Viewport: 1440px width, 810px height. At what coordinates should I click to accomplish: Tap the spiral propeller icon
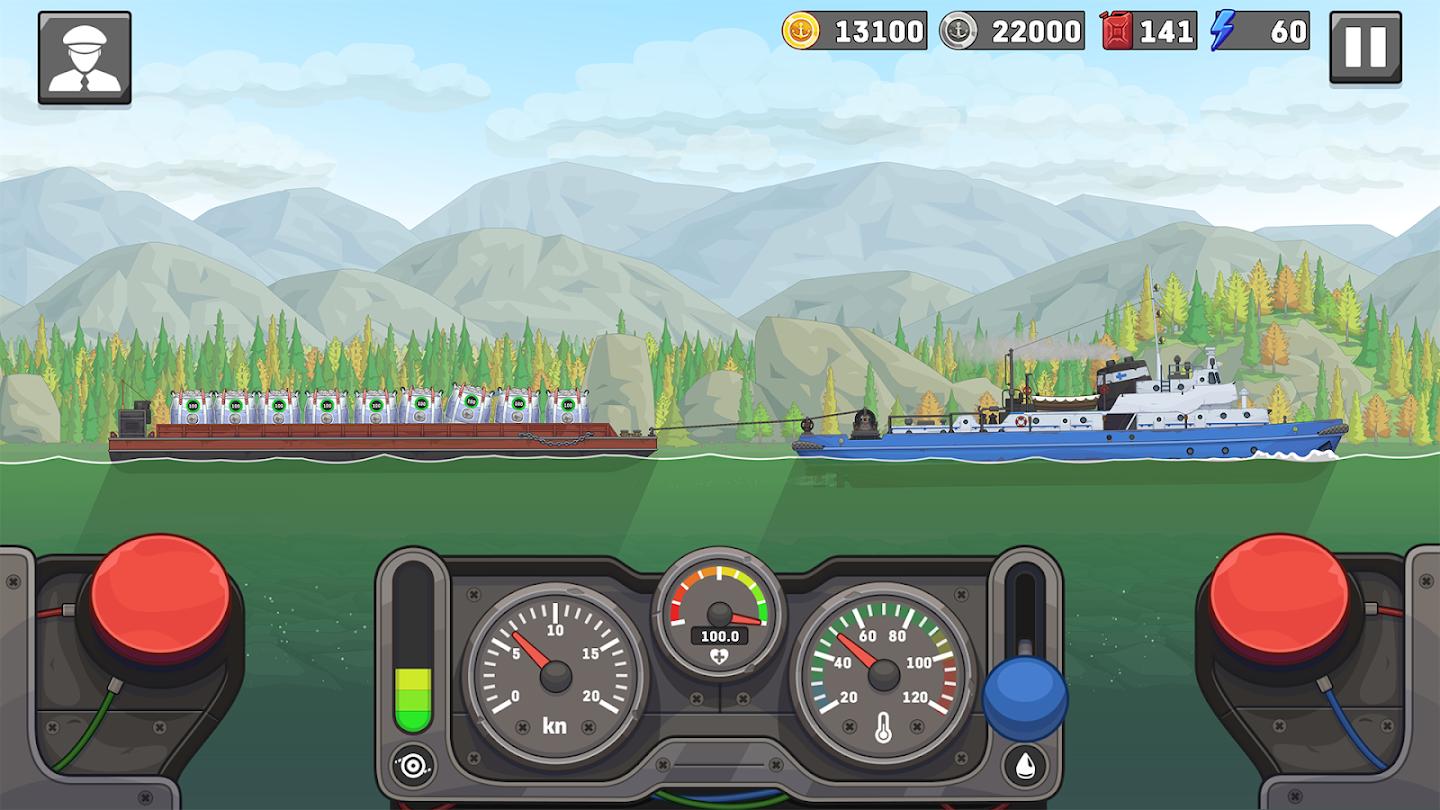(x=413, y=765)
